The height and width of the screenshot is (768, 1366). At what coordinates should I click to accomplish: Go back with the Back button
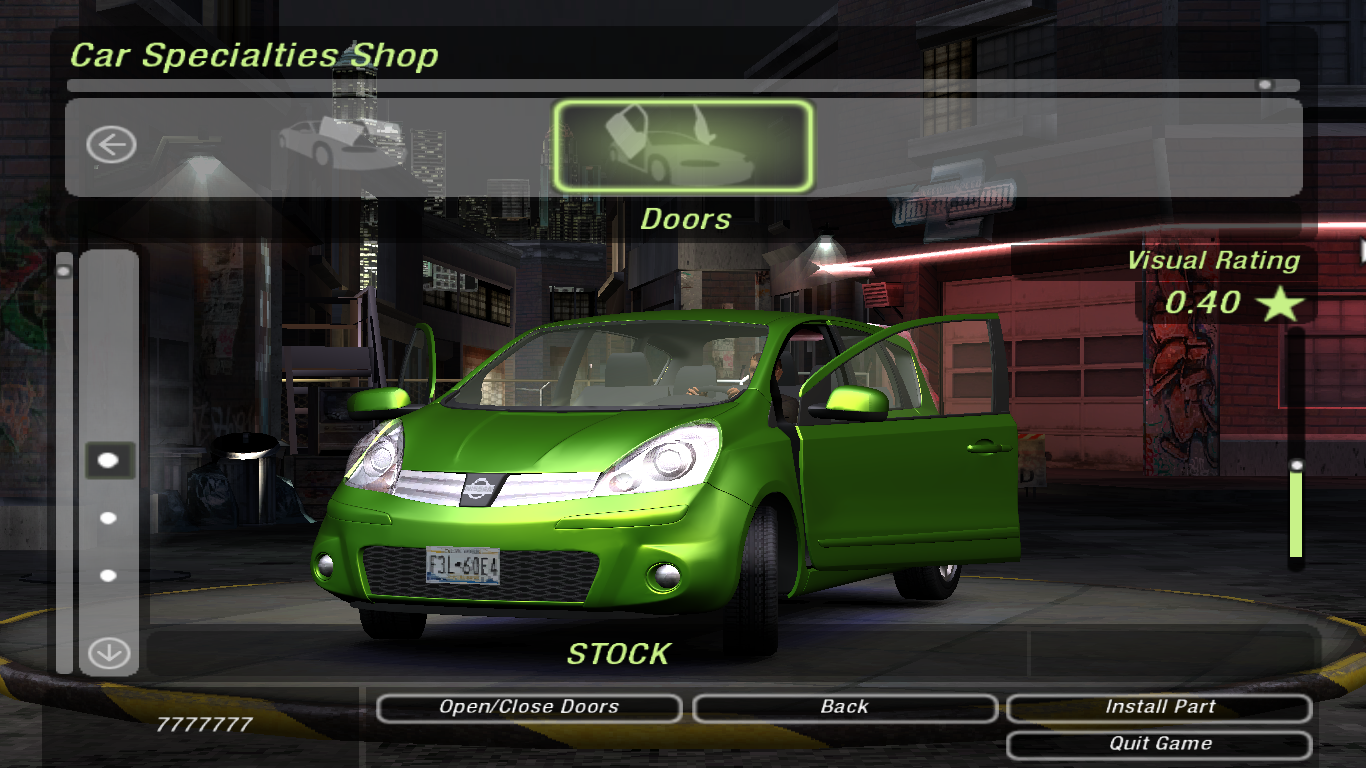coord(844,707)
